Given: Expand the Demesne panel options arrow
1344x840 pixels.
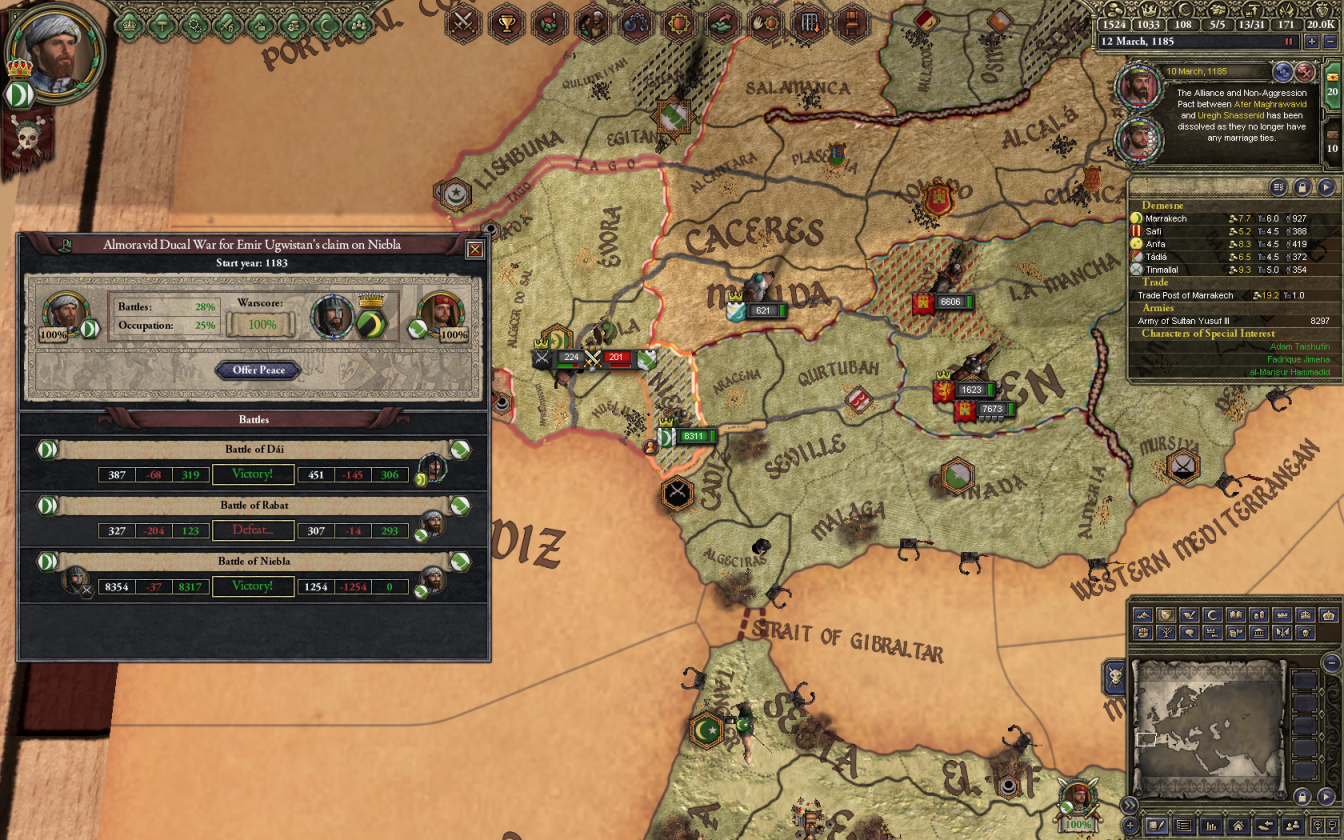Looking at the screenshot, I should click(1280, 187).
